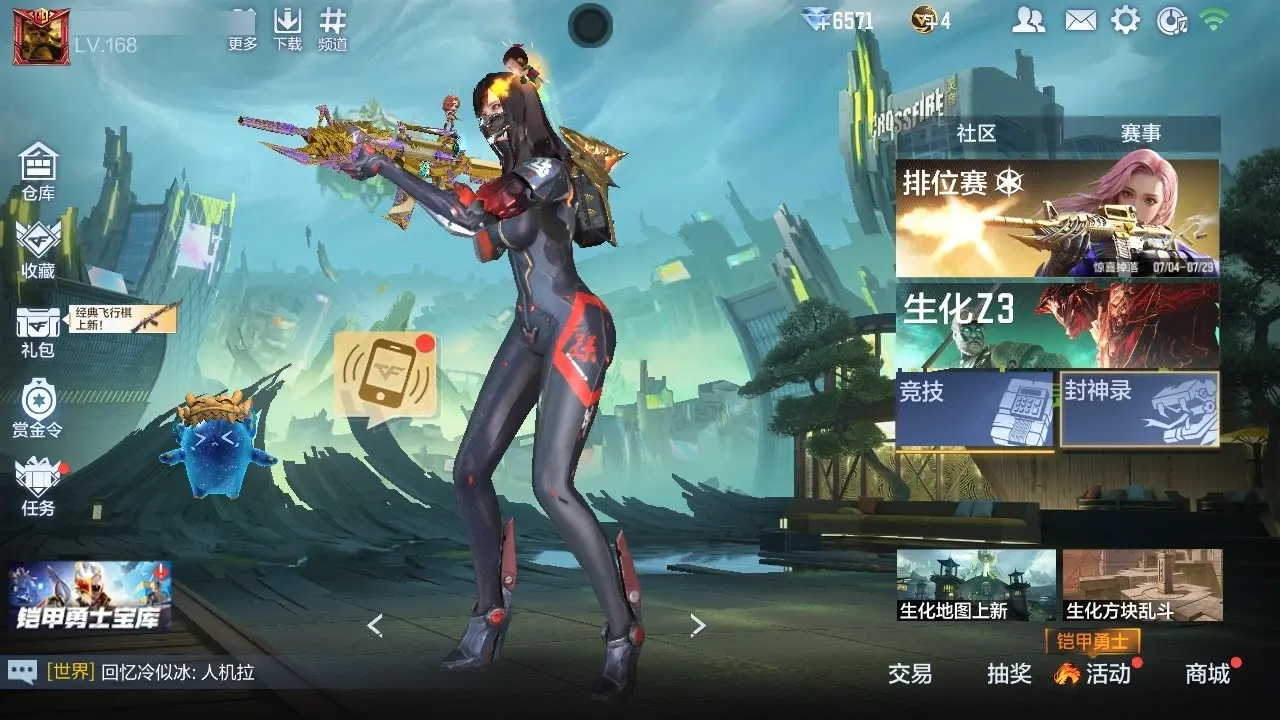The image size is (1280, 720).
Task: Show the next character with right arrow
Action: [698, 626]
